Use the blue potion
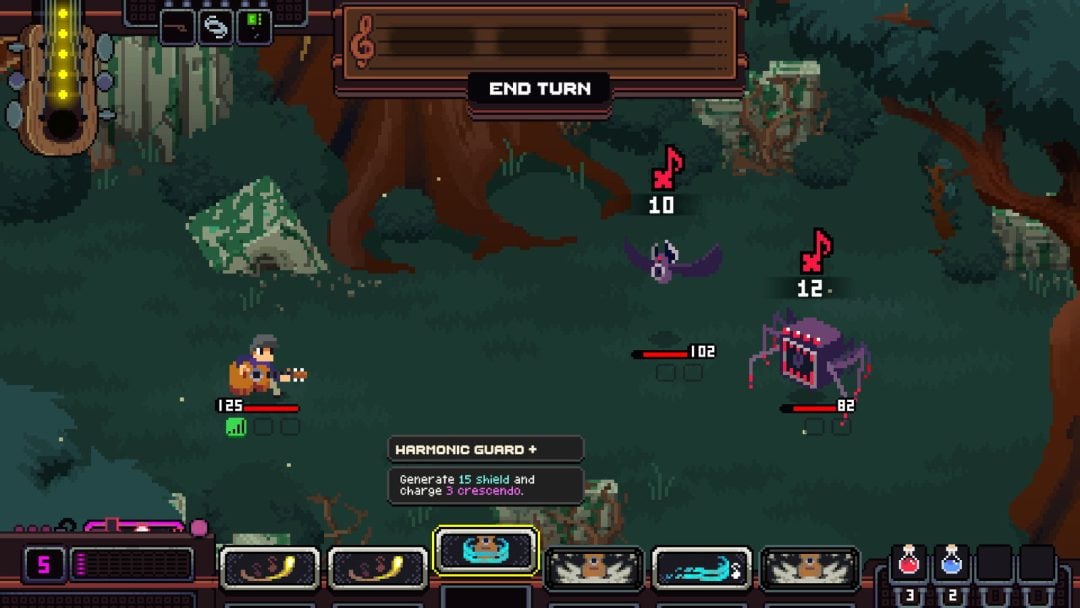Viewport: 1080px width, 608px height. click(951, 566)
